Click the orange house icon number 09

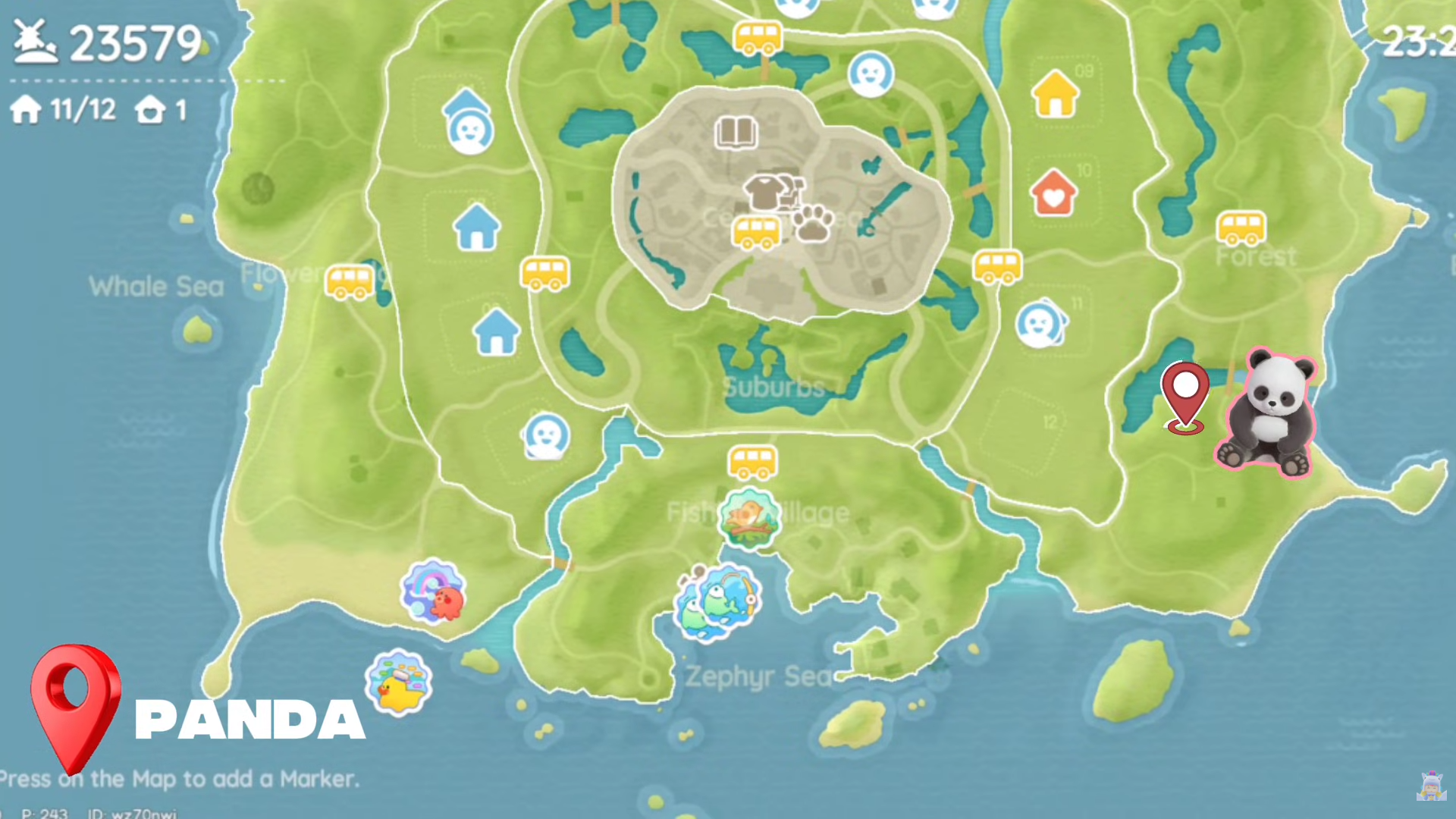click(x=1055, y=93)
